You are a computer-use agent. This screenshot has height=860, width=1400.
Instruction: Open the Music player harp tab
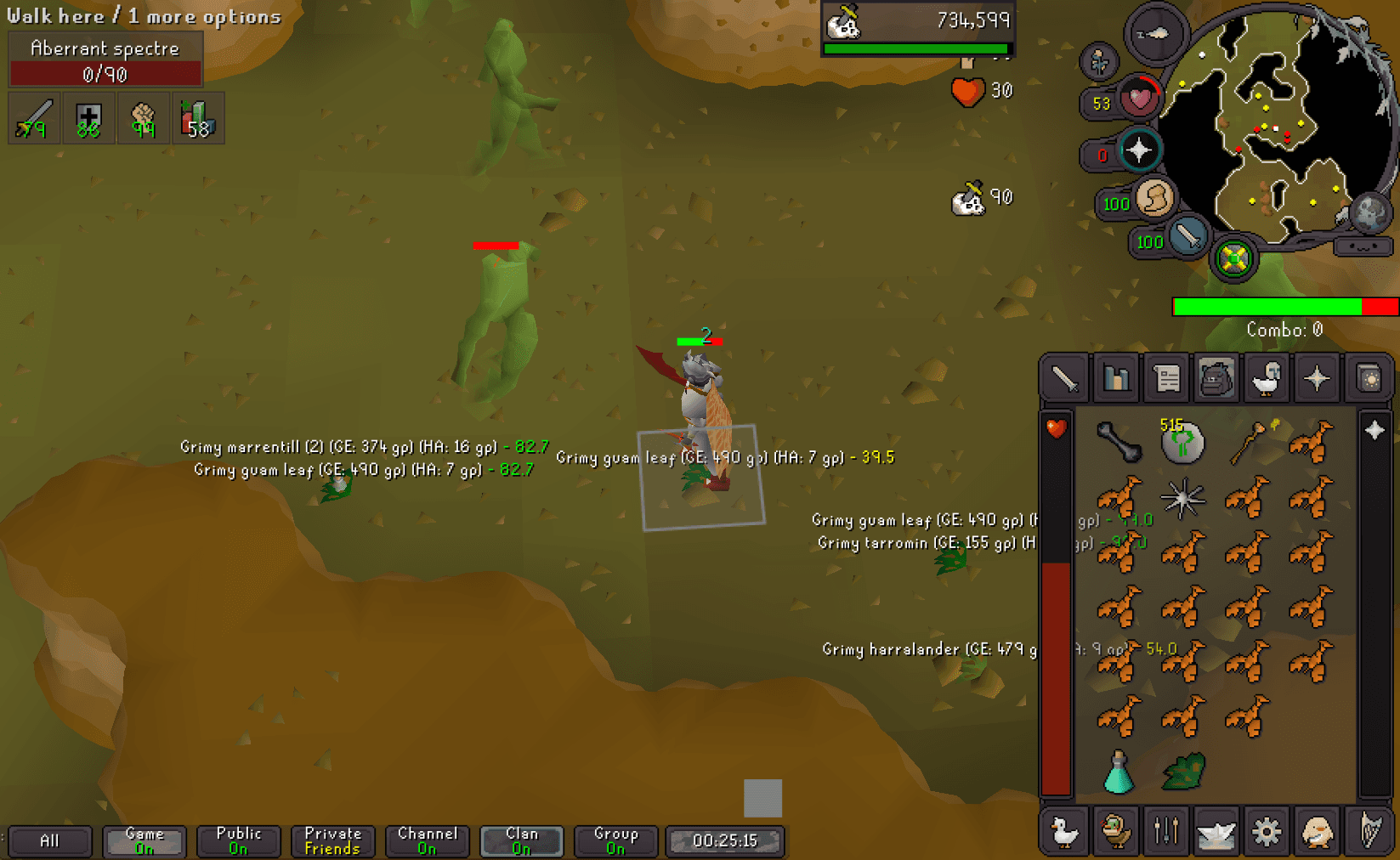pyautogui.click(x=1367, y=831)
